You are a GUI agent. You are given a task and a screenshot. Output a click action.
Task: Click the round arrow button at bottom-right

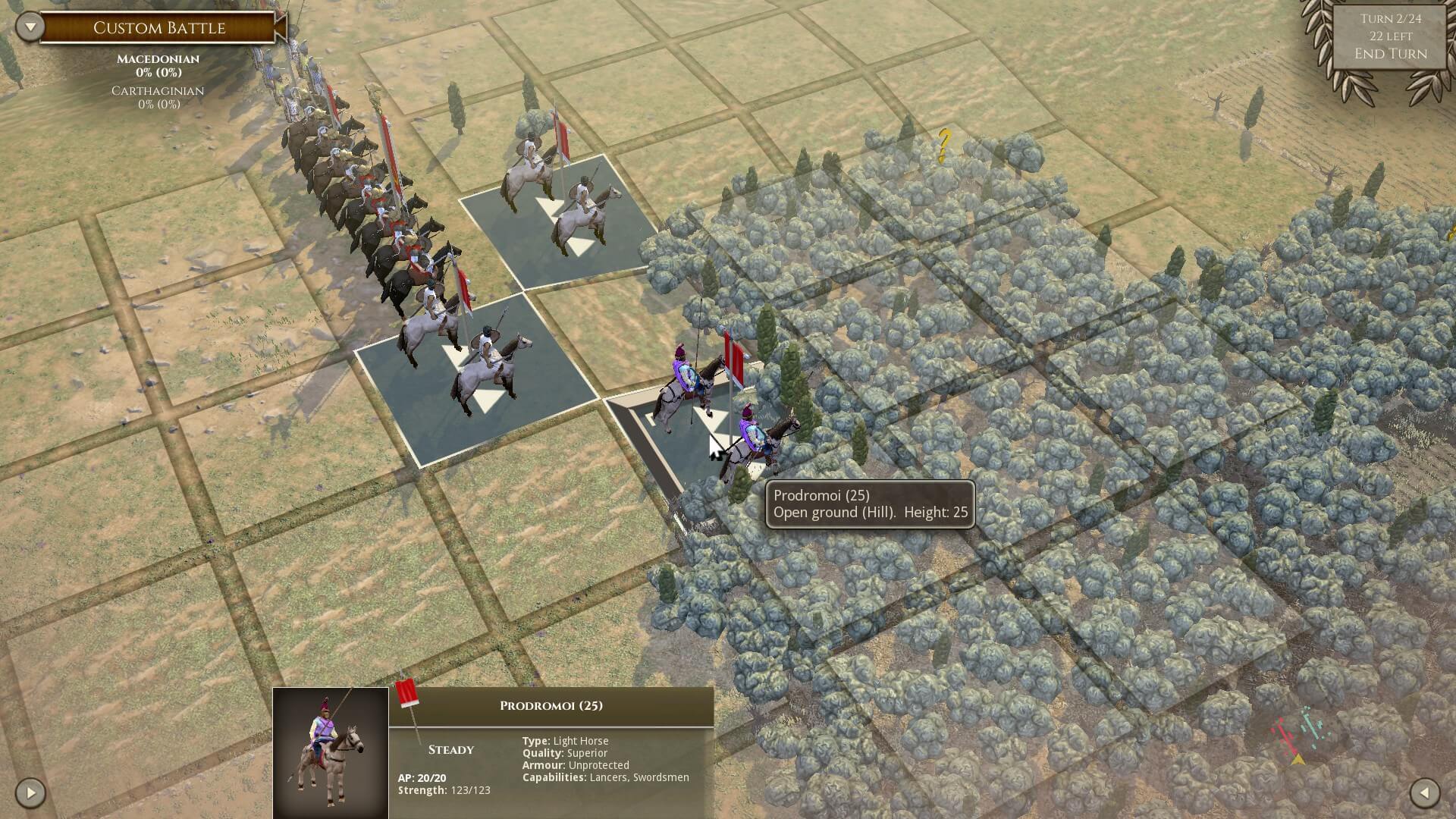pos(1424,793)
